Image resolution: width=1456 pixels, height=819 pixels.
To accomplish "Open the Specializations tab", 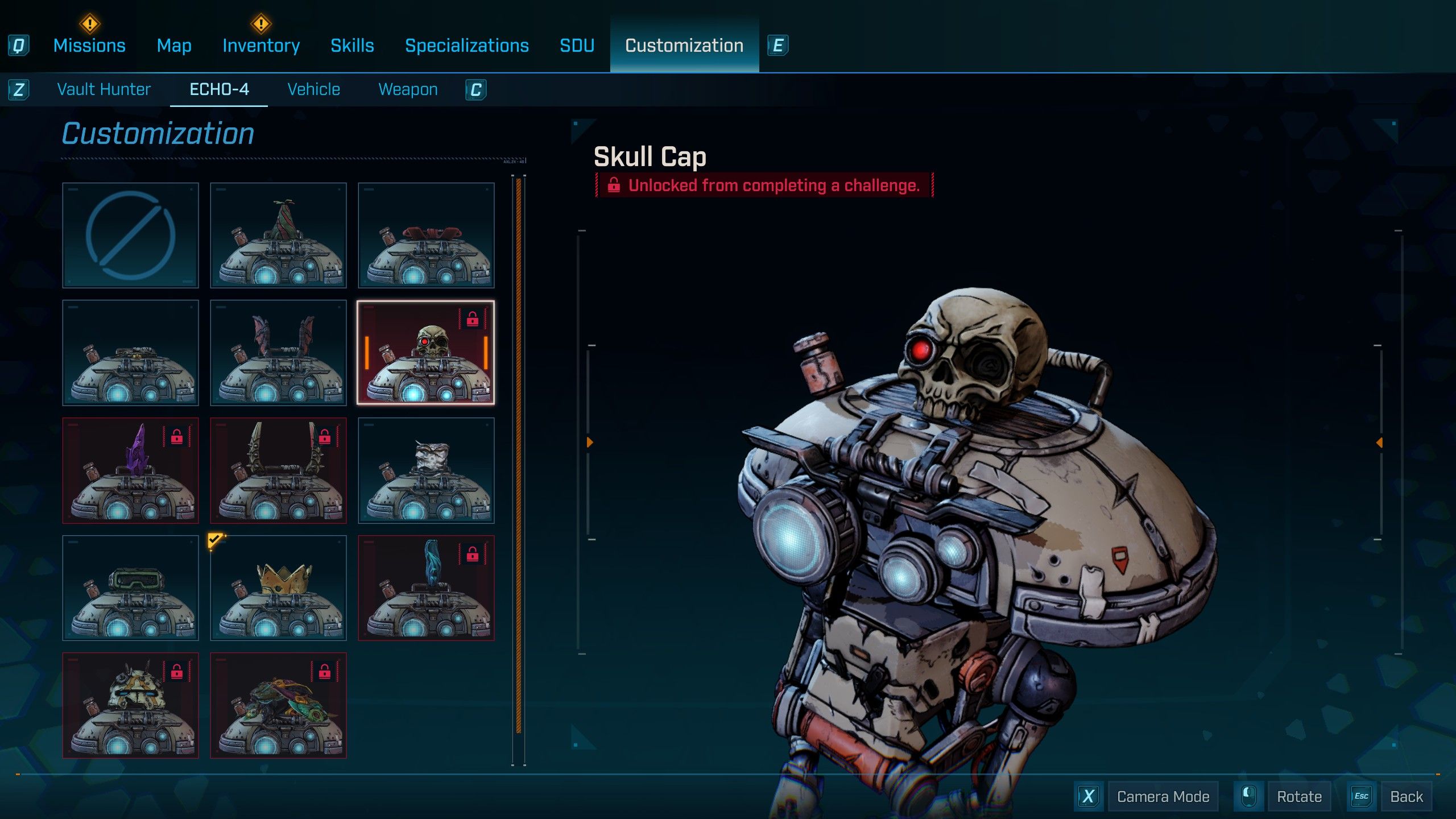I will click(466, 45).
